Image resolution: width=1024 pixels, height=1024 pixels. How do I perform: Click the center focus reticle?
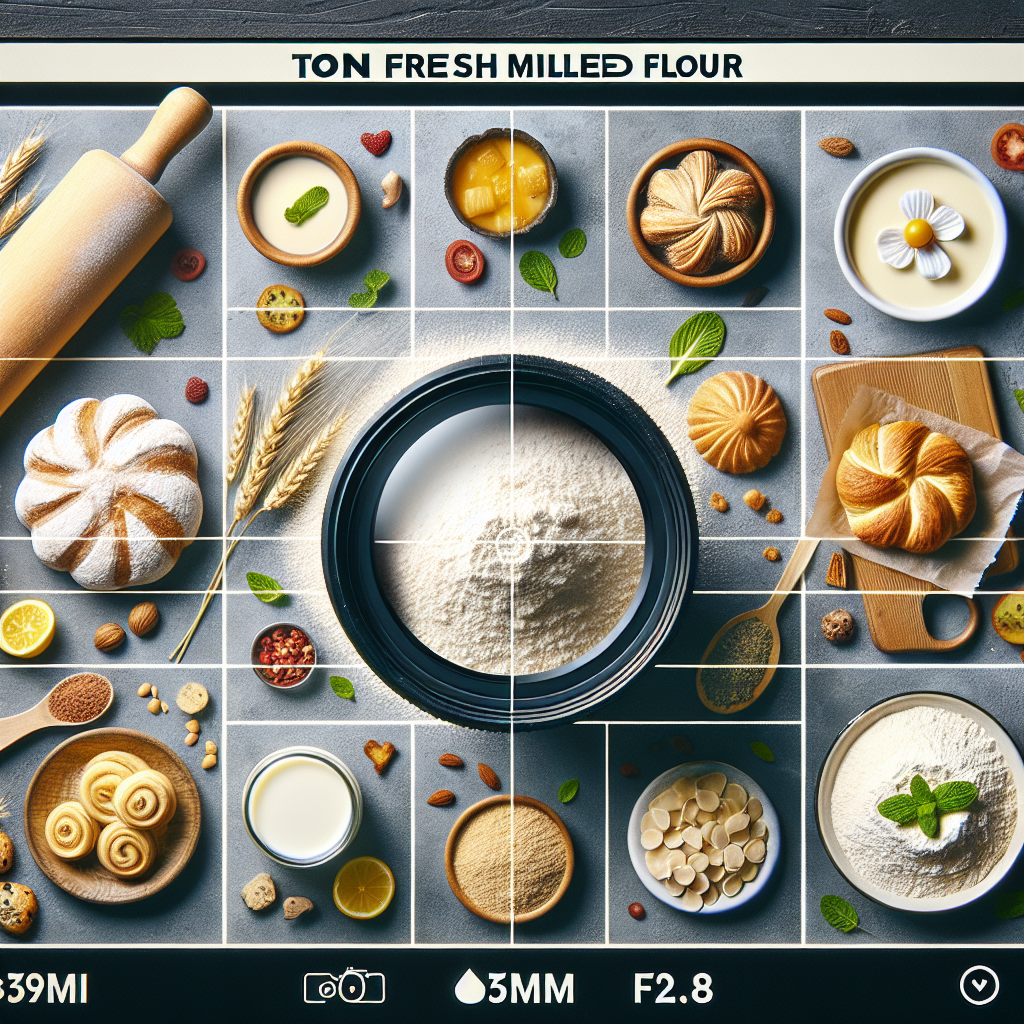[x=512, y=545]
